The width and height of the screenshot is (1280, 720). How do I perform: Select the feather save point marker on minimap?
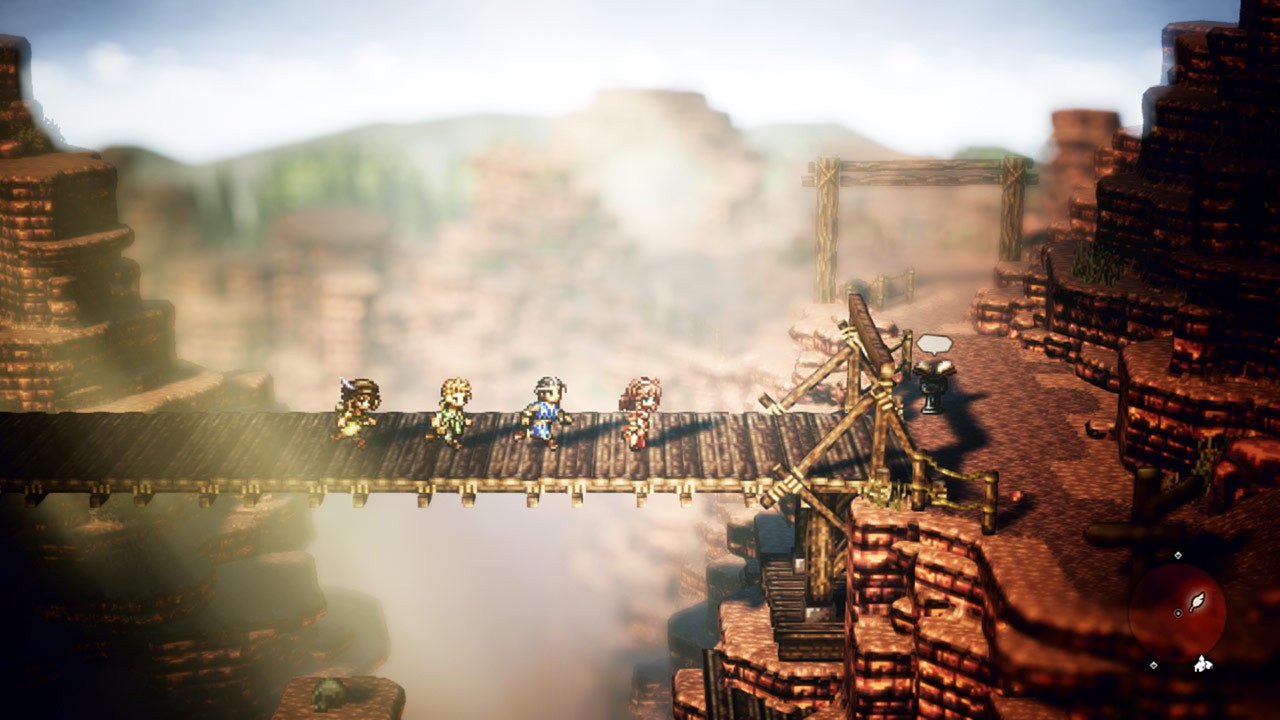click(1197, 603)
